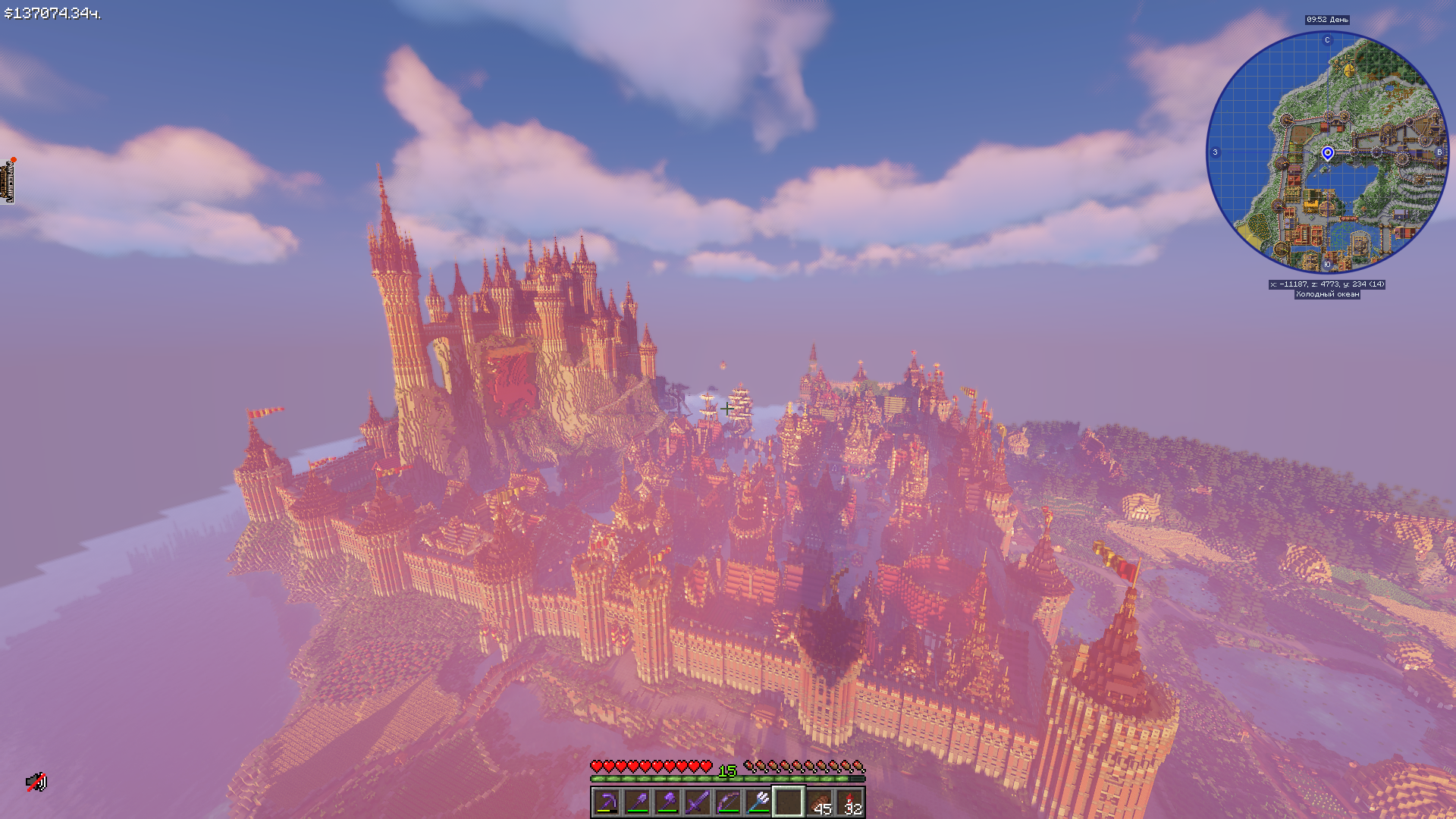Click the blue player marker on the minimap
This screenshot has height=819, width=1456.
coord(1327,153)
